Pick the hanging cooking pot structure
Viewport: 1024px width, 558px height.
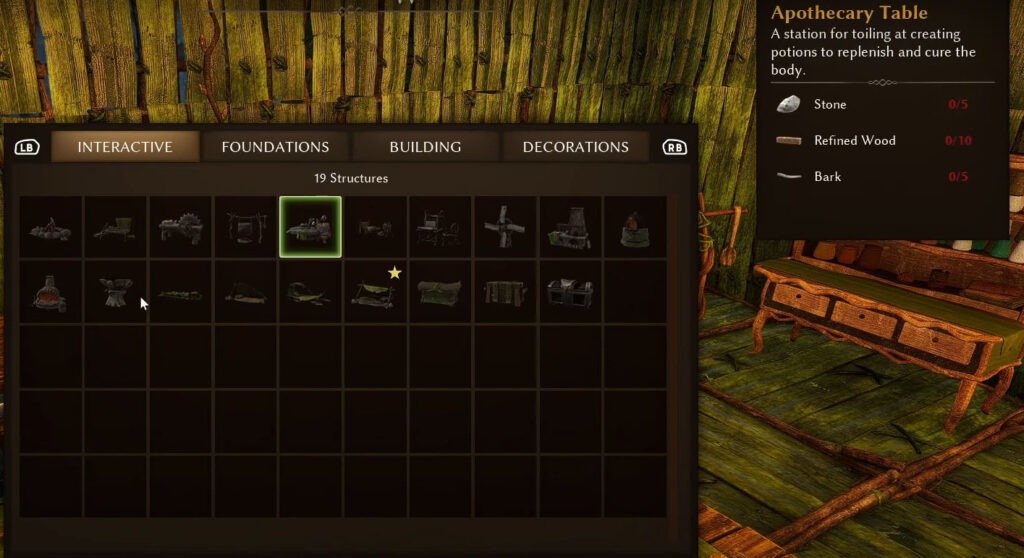(245, 228)
